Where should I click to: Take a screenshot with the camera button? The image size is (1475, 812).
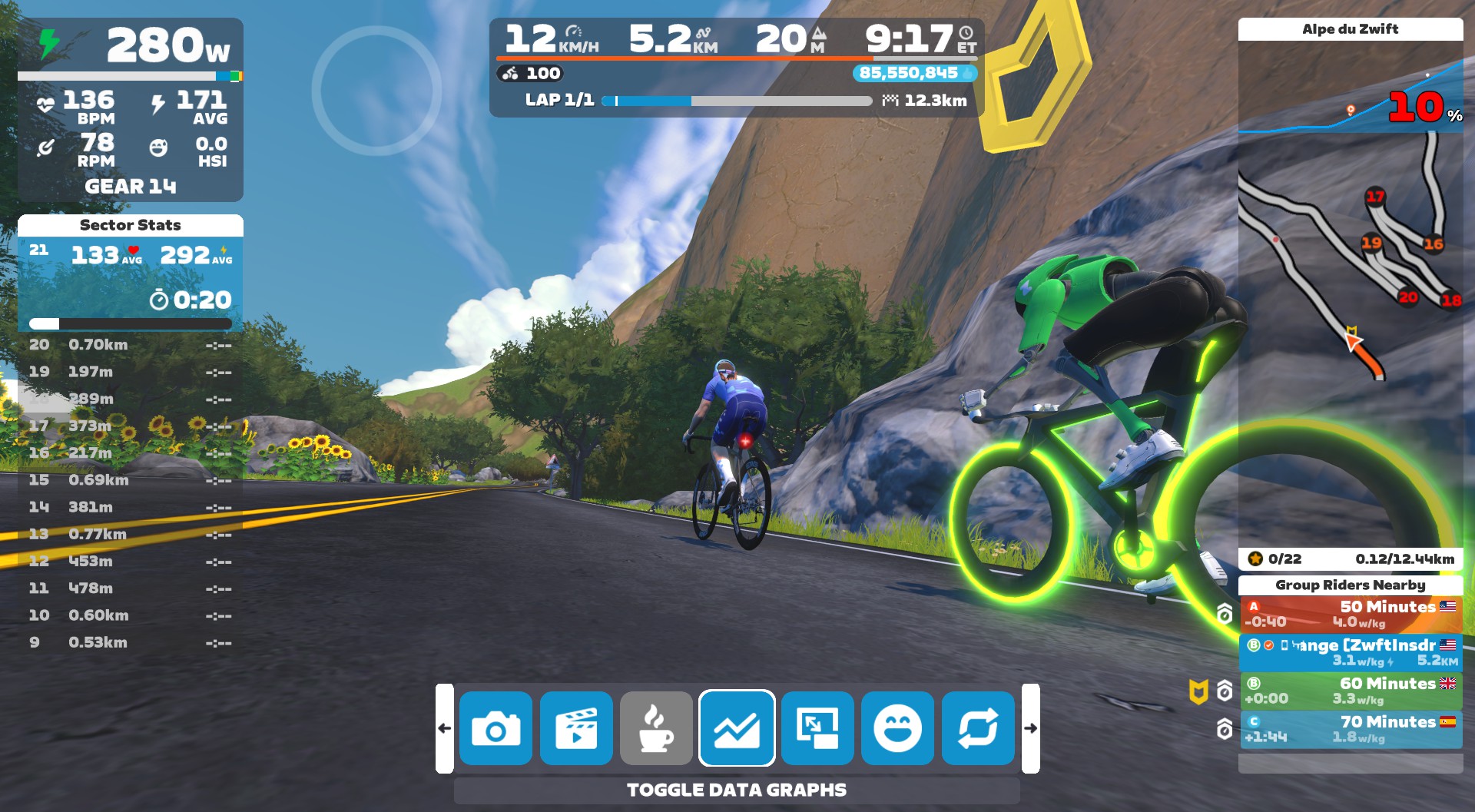click(496, 728)
